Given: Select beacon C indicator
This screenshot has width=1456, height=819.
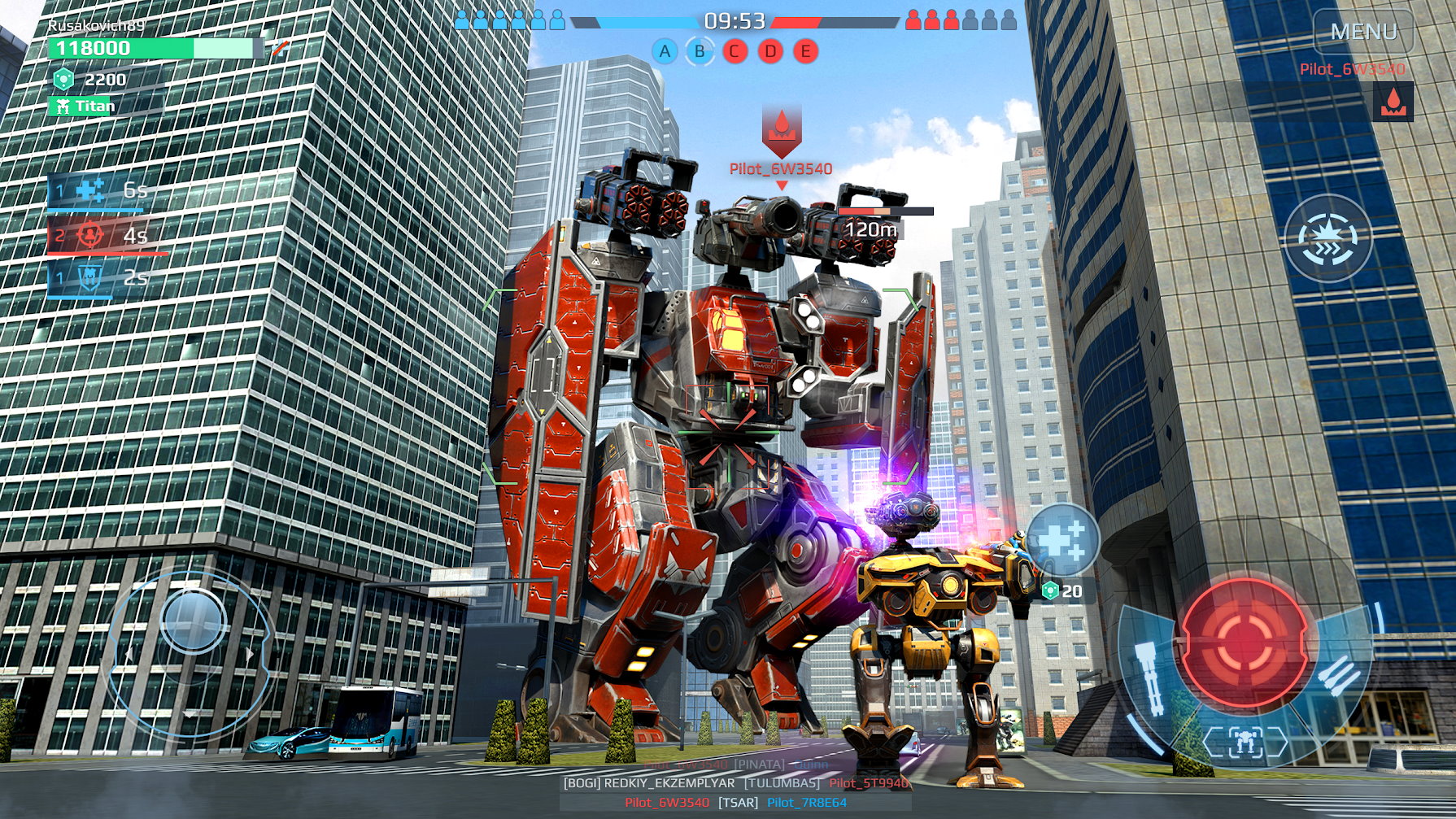Looking at the screenshot, I should tap(735, 52).
